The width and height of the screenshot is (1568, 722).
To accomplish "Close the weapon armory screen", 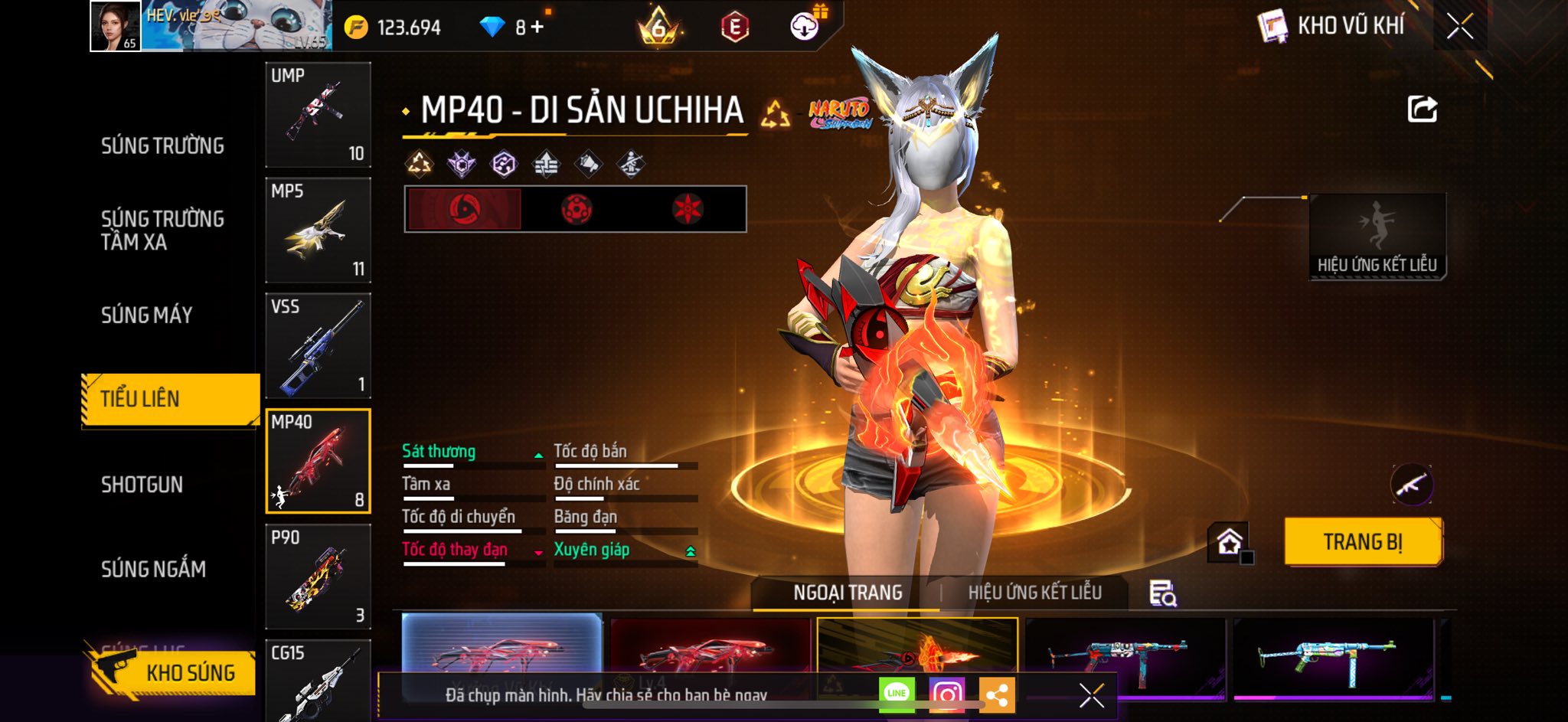I will pyautogui.click(x=1459, y=27).
